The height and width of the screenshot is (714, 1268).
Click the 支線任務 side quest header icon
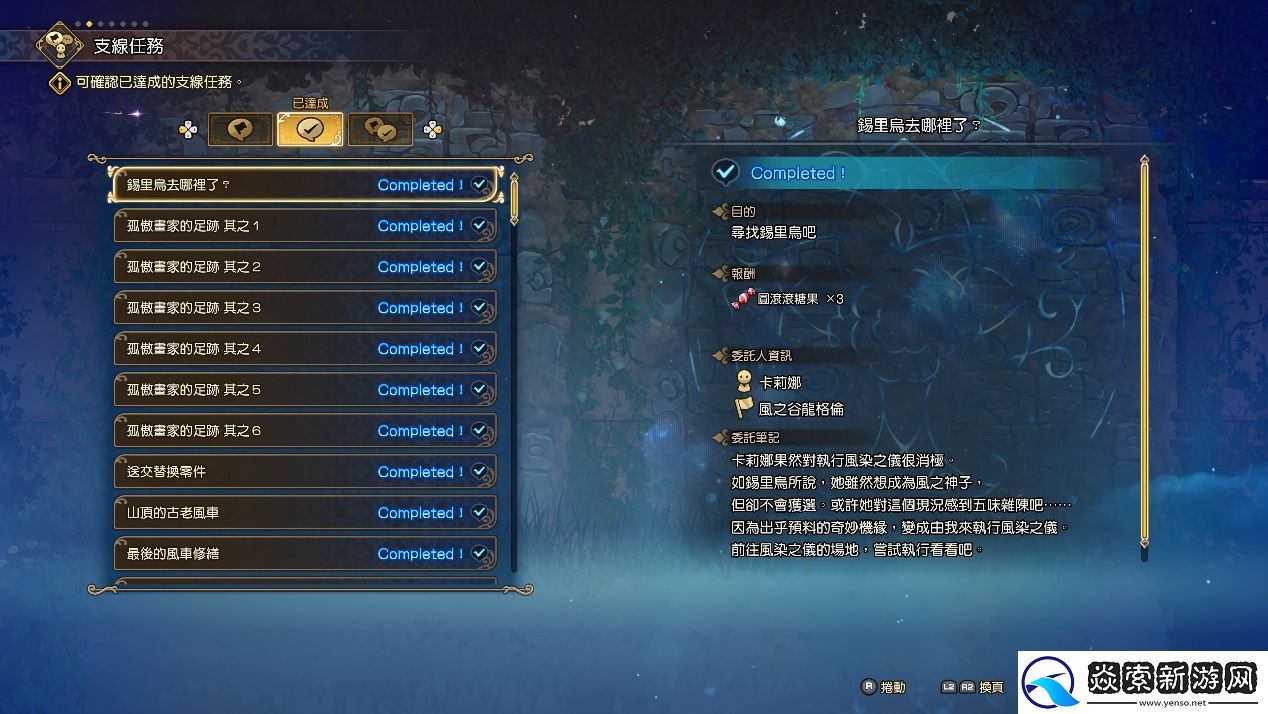coord(59,45)
